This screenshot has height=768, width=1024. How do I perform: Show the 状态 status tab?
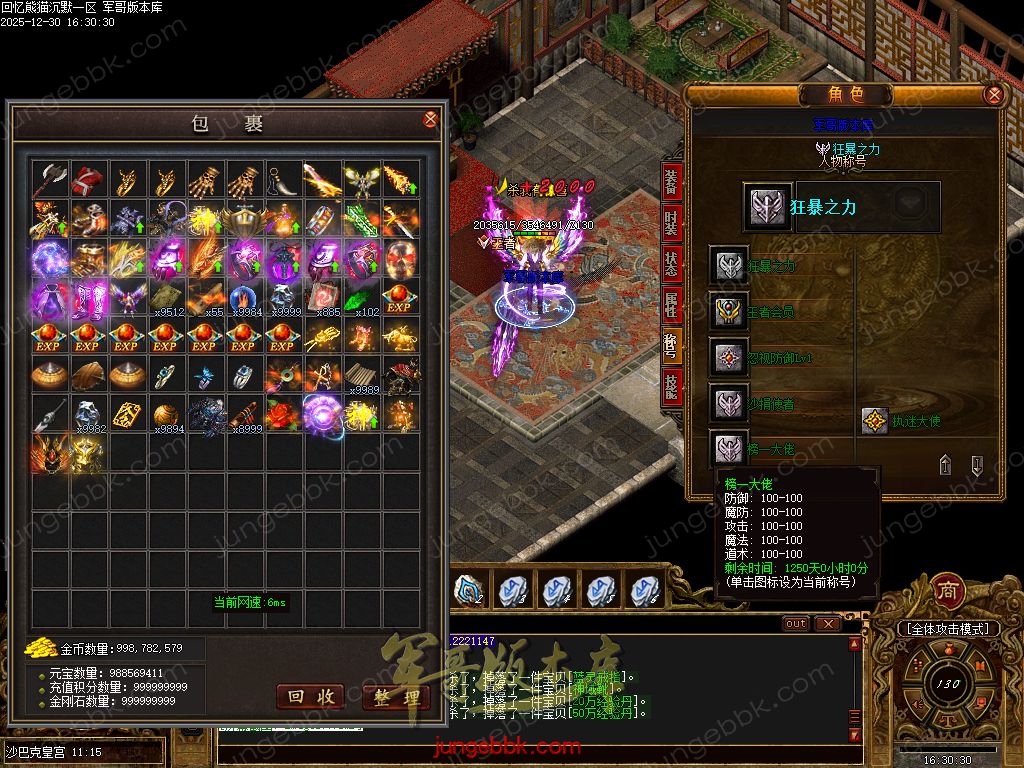(x=671, y=264)
